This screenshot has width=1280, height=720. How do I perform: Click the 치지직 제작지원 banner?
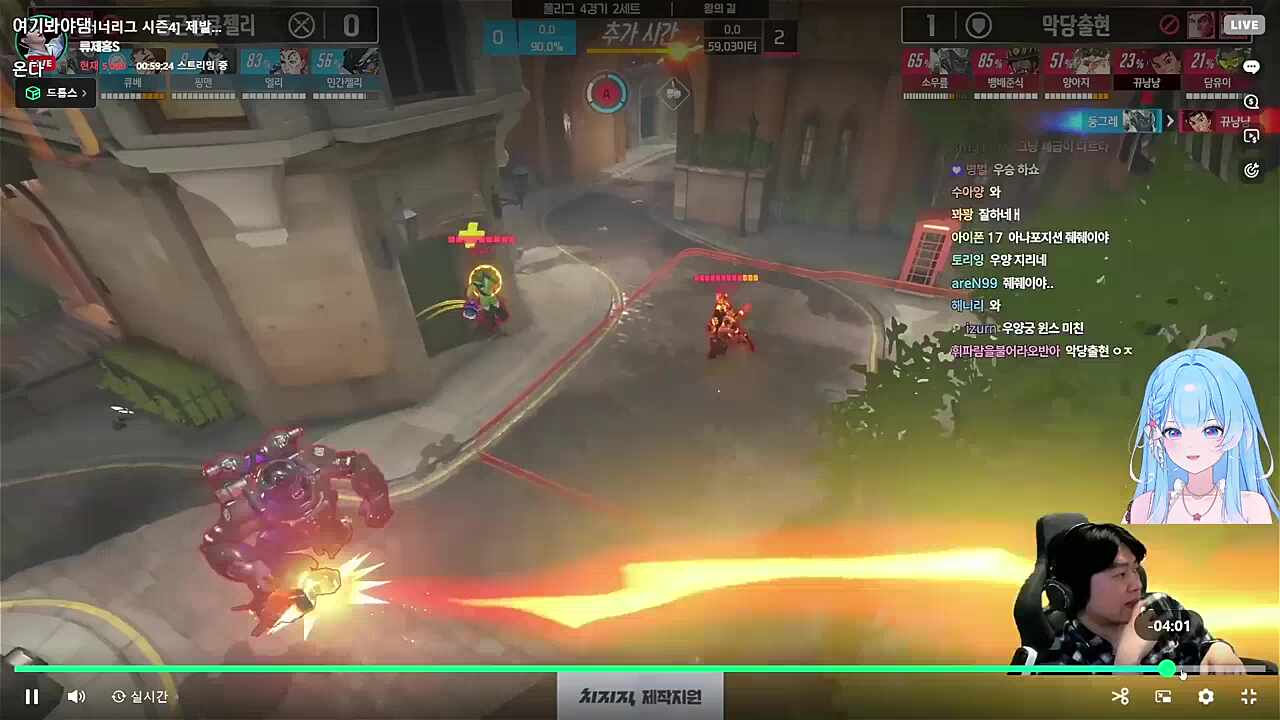pyautogui.click(x=640, y=697)
